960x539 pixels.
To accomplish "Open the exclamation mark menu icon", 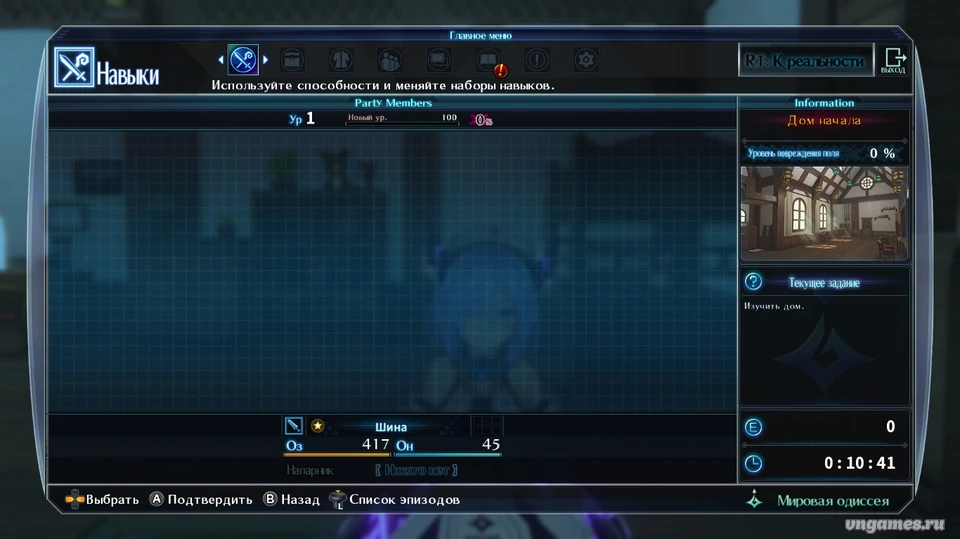I will tap(537, 60).
